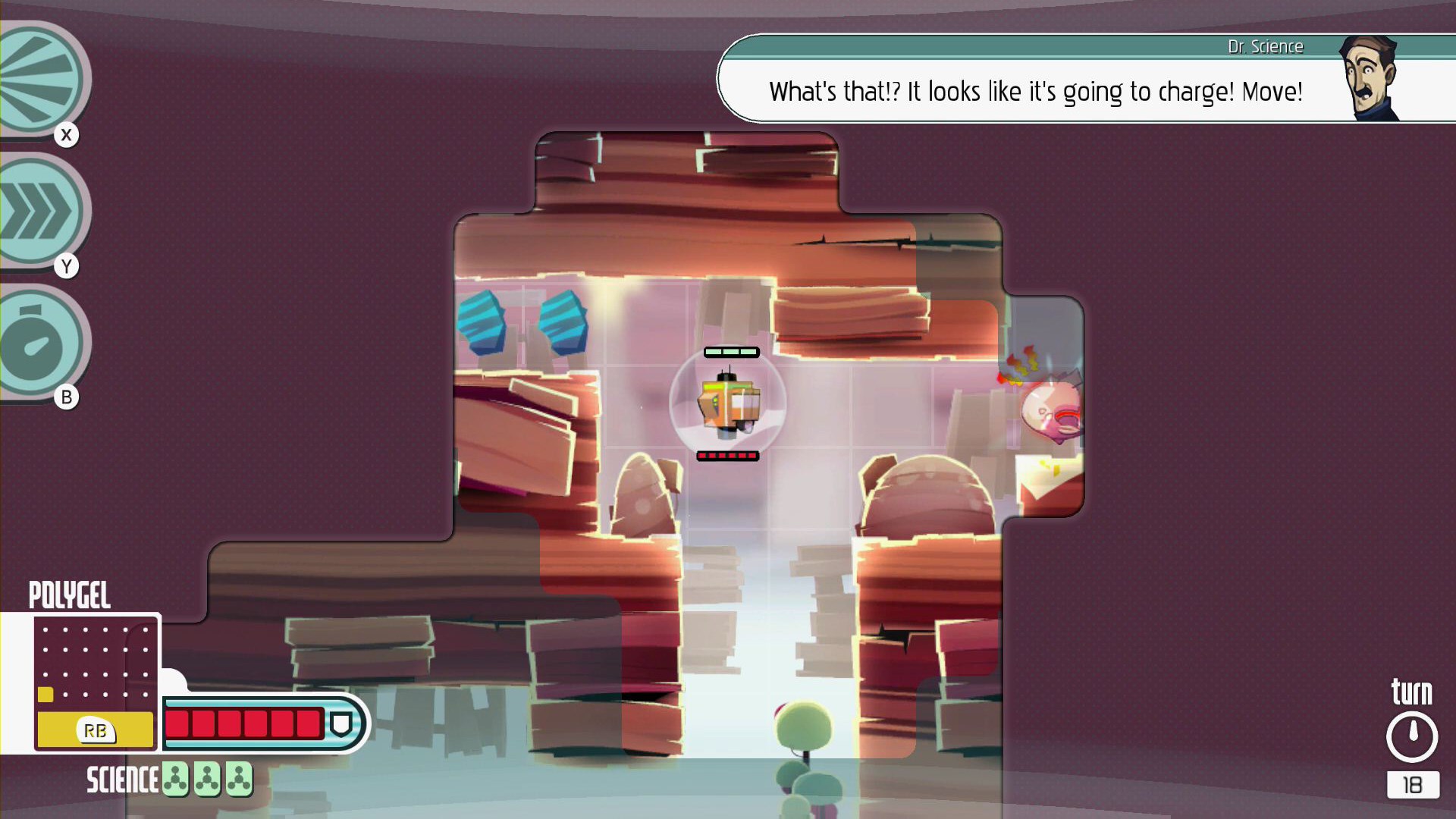Click the first green SCIENCE atom icon
Image resolution: width=1456 pixels, height=819 pixels.
(177, 778)
